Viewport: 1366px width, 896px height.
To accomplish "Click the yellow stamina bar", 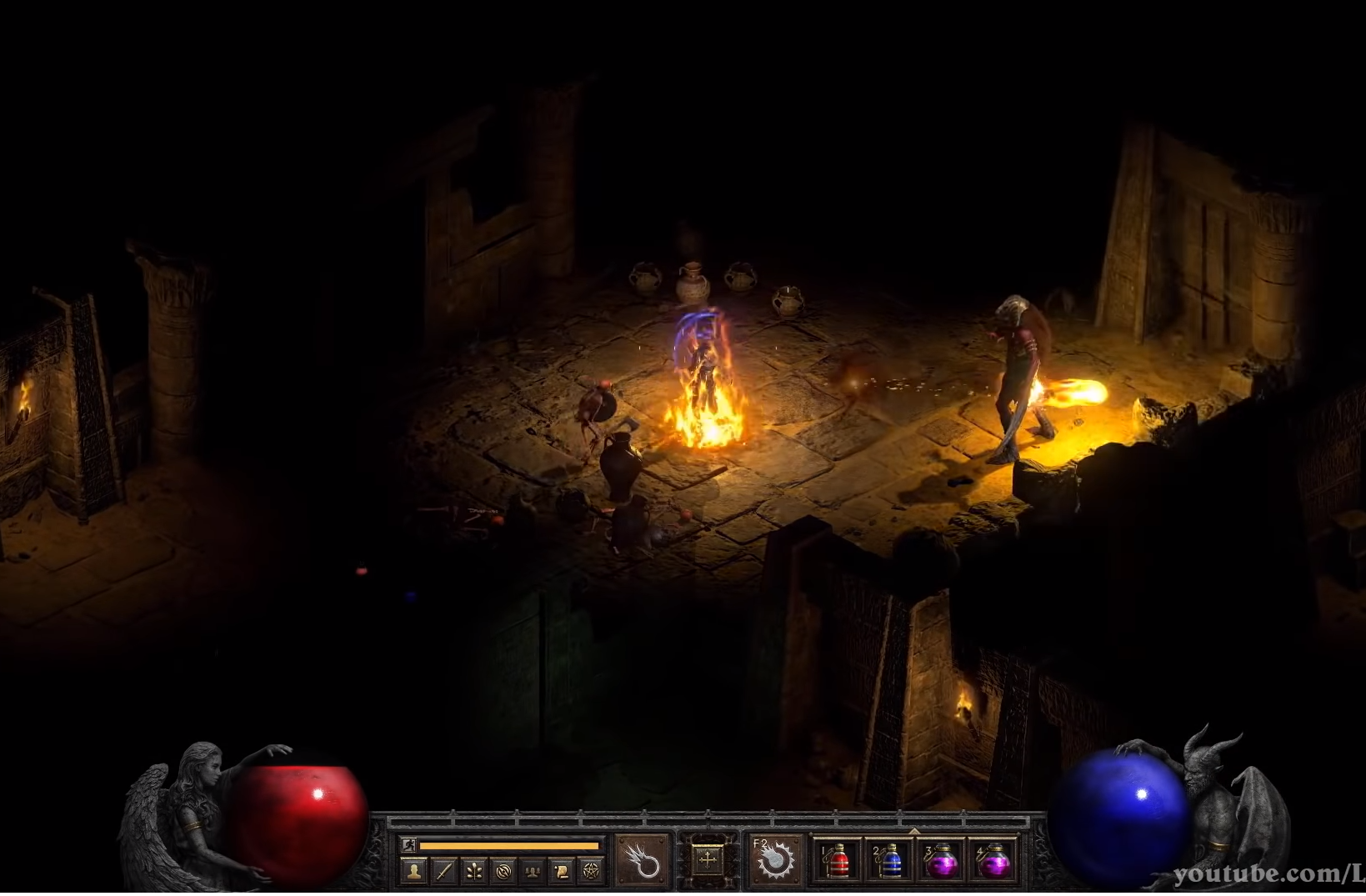I will (x=510, y=846).
